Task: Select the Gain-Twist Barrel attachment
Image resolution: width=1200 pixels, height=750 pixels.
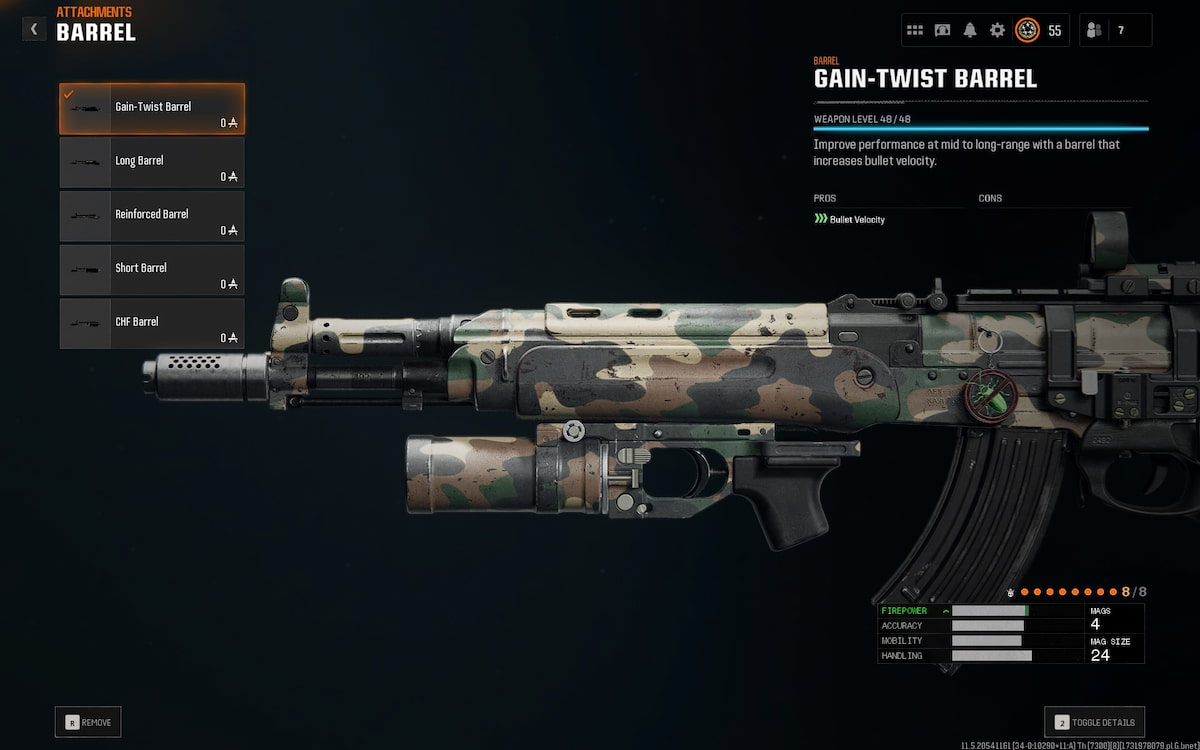Action: coord(152,108)
